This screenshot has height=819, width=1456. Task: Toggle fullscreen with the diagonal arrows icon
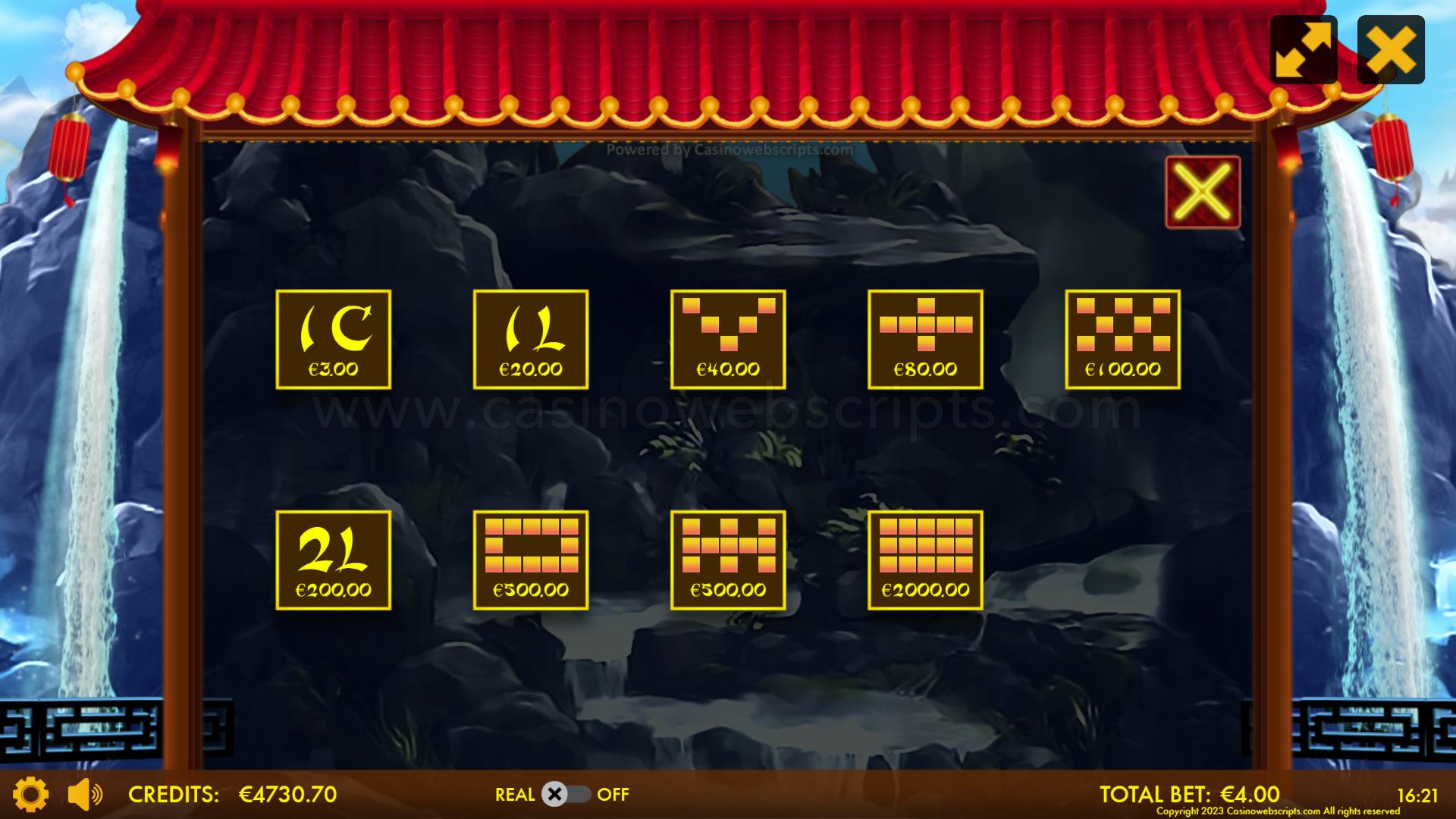(x=1304, y=49)
